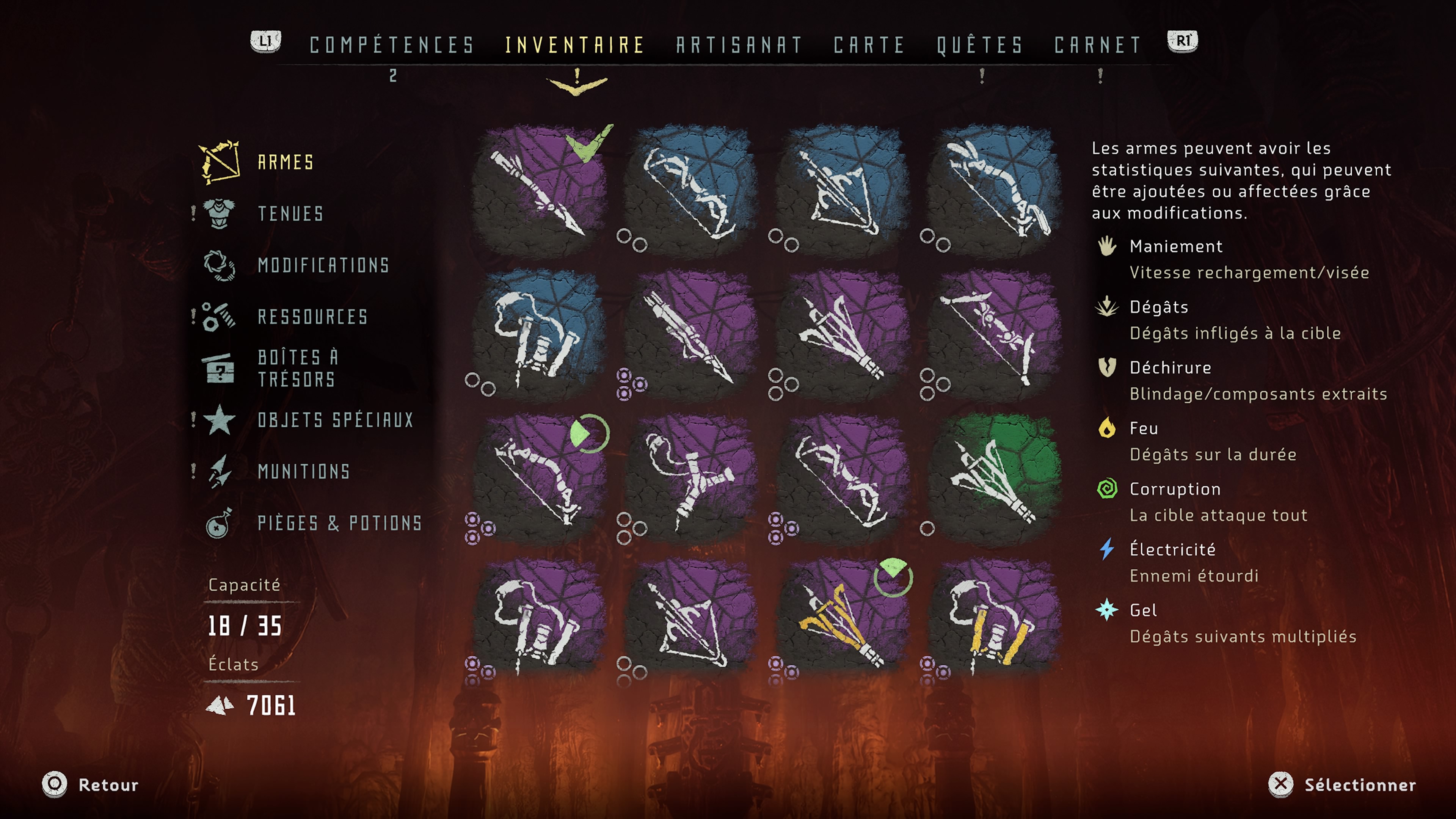
Task: Select the blue sling weapon slot
Action: pyautogui.click(x=539, y=334)
